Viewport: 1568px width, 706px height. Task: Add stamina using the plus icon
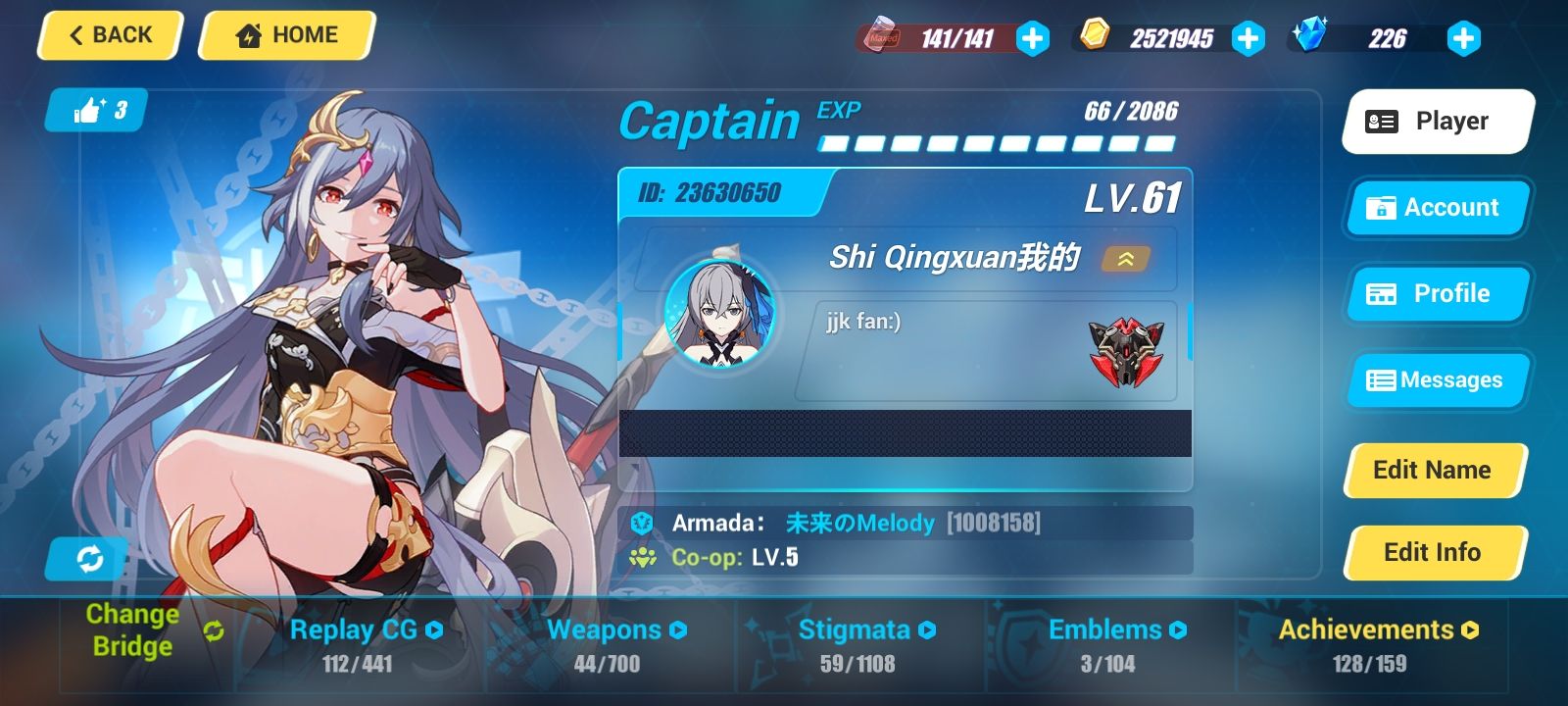pyautogui.click(x=1032, y=39)
